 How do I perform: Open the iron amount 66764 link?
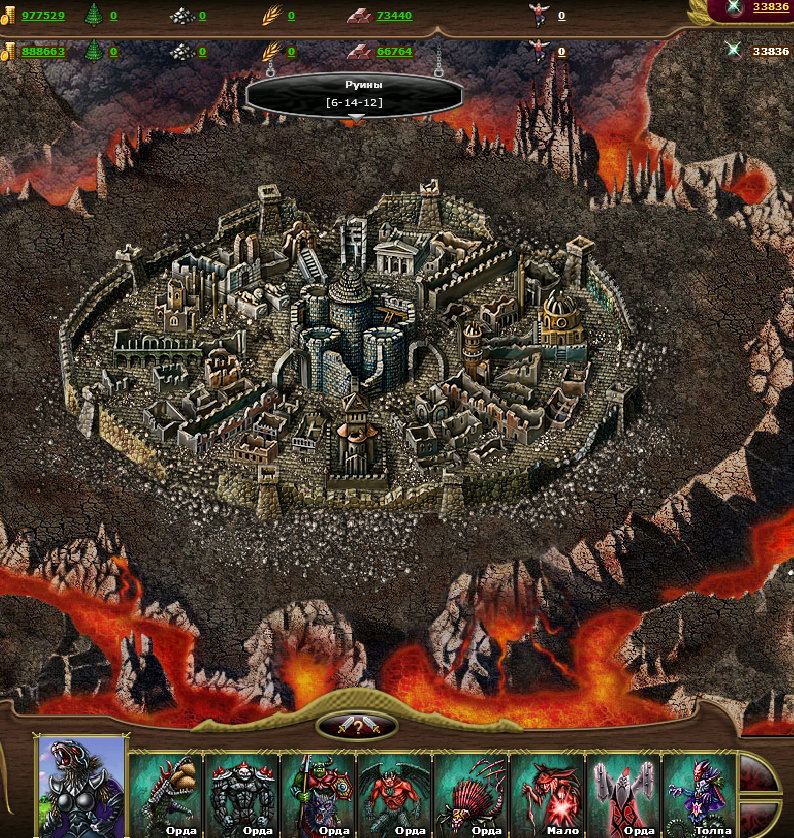[x=394, y=52]
